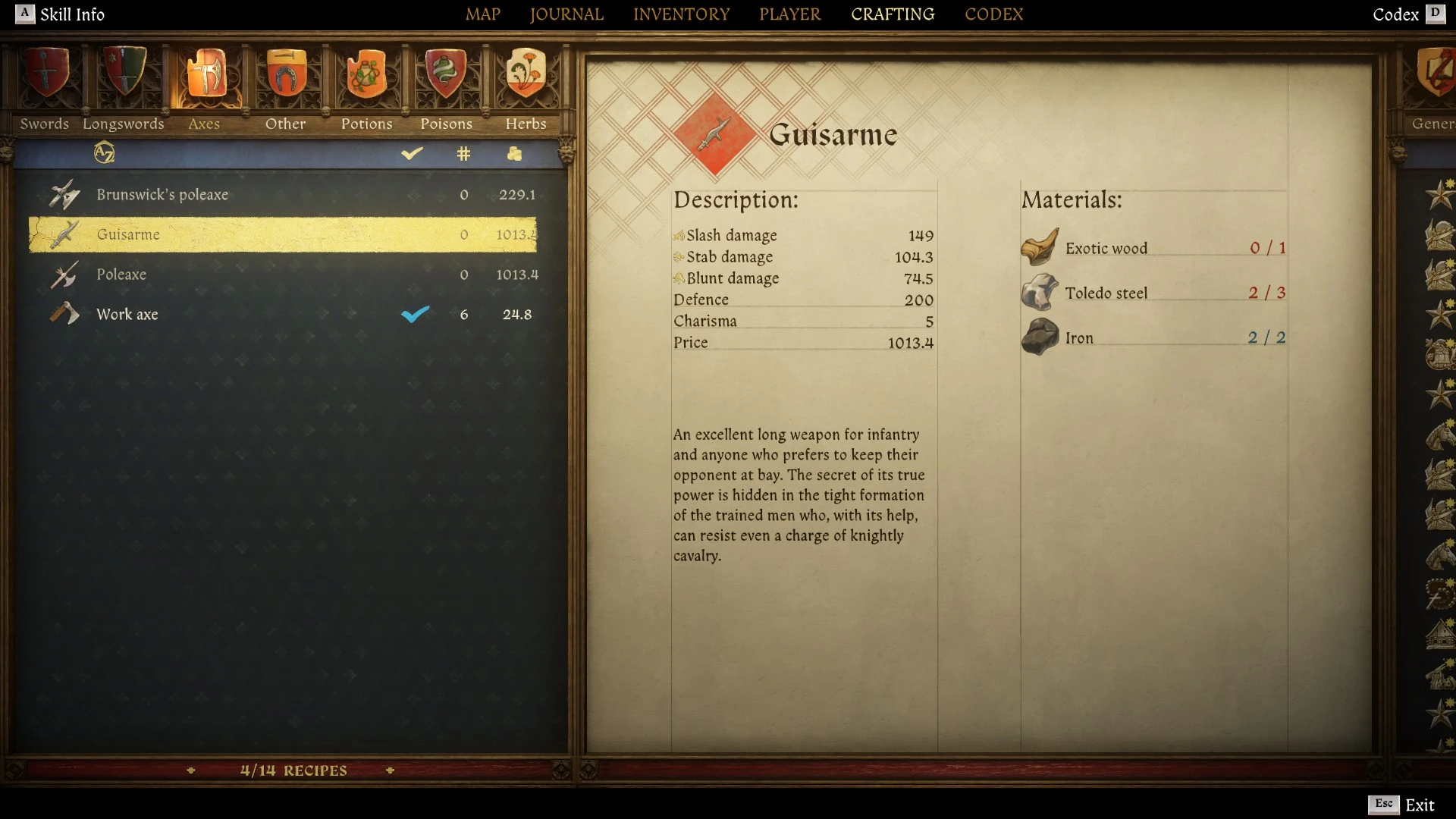Sort recipes by craftable checkmark column

point(412,154)
